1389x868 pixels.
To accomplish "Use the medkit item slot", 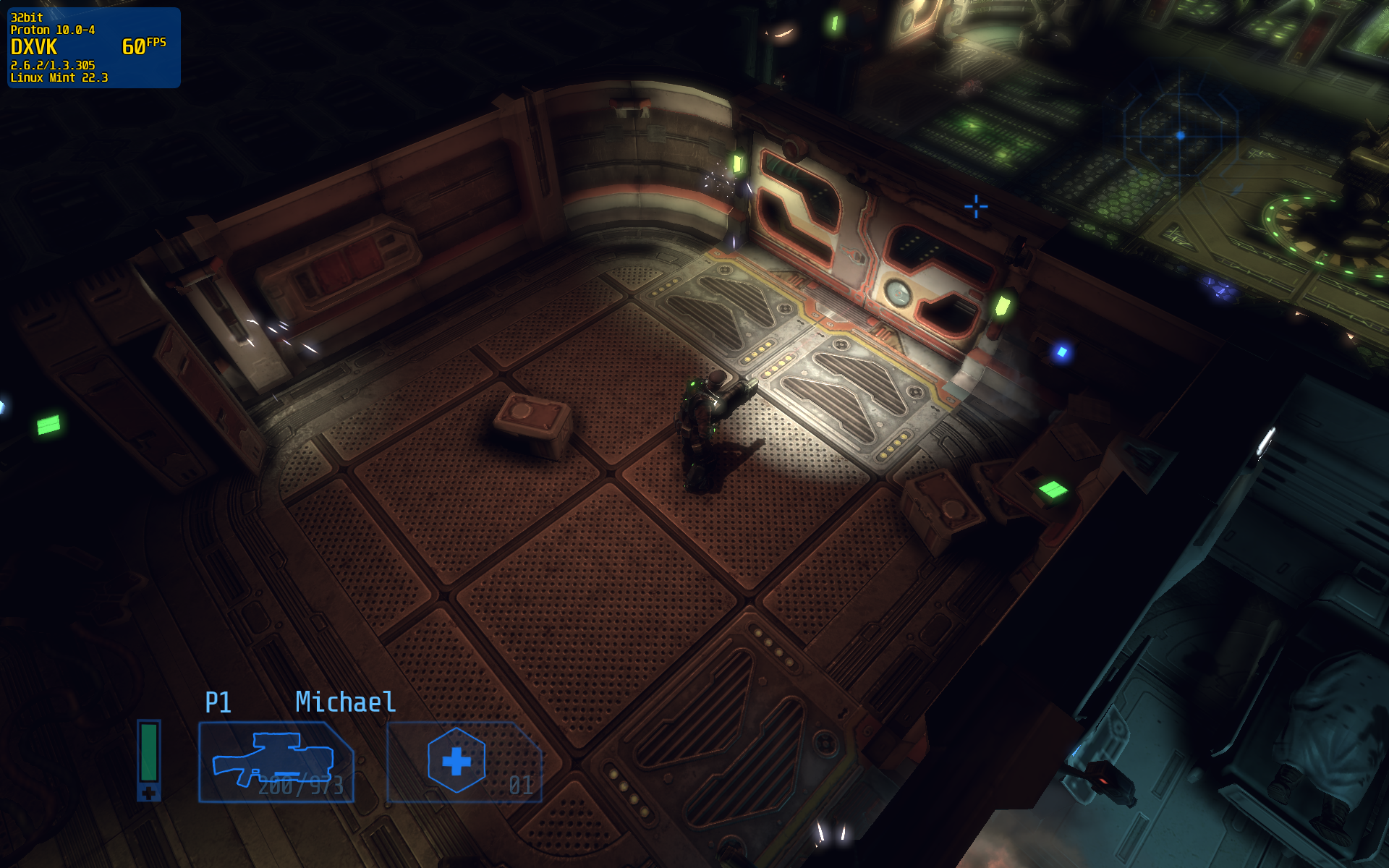I will pos(464,762).
